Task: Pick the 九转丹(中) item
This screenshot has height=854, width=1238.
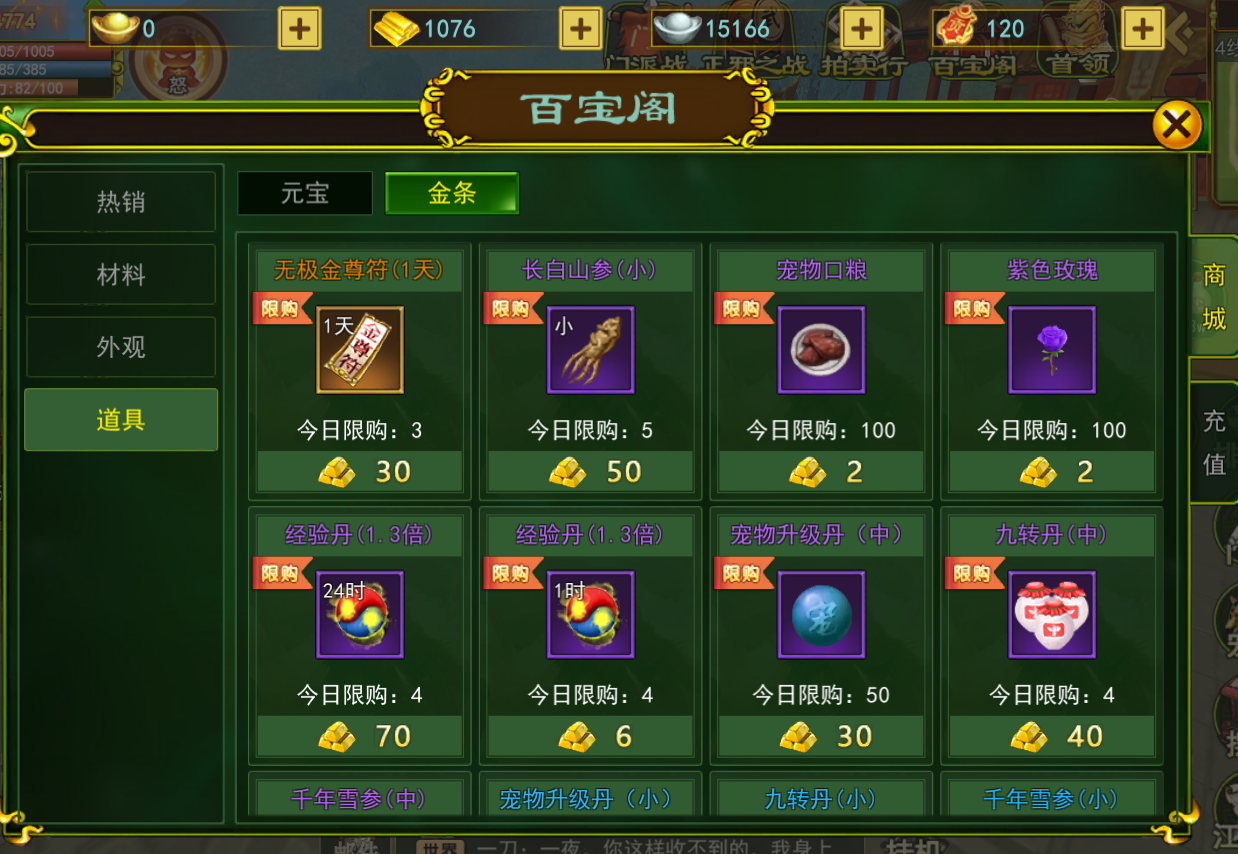Action: (x=1052, y=614)
